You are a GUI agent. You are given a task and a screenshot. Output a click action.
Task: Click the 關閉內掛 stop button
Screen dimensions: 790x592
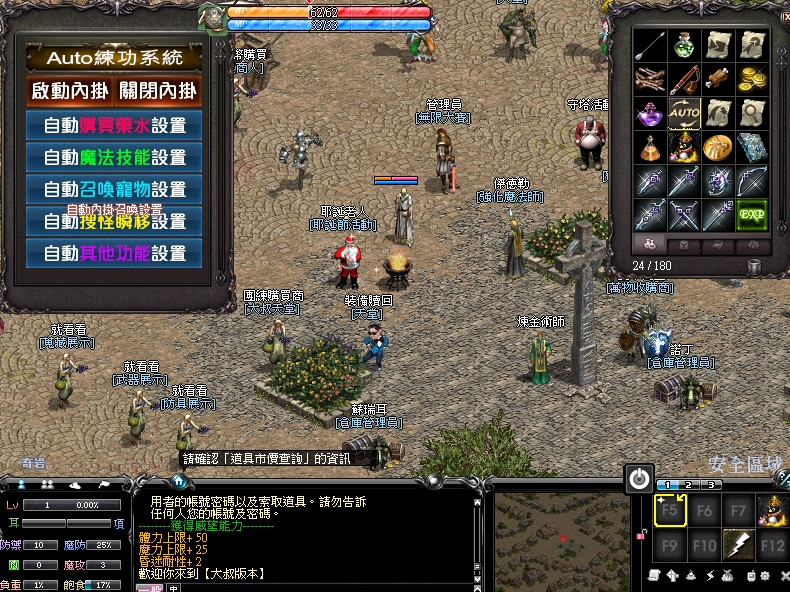tap(158, 91)
